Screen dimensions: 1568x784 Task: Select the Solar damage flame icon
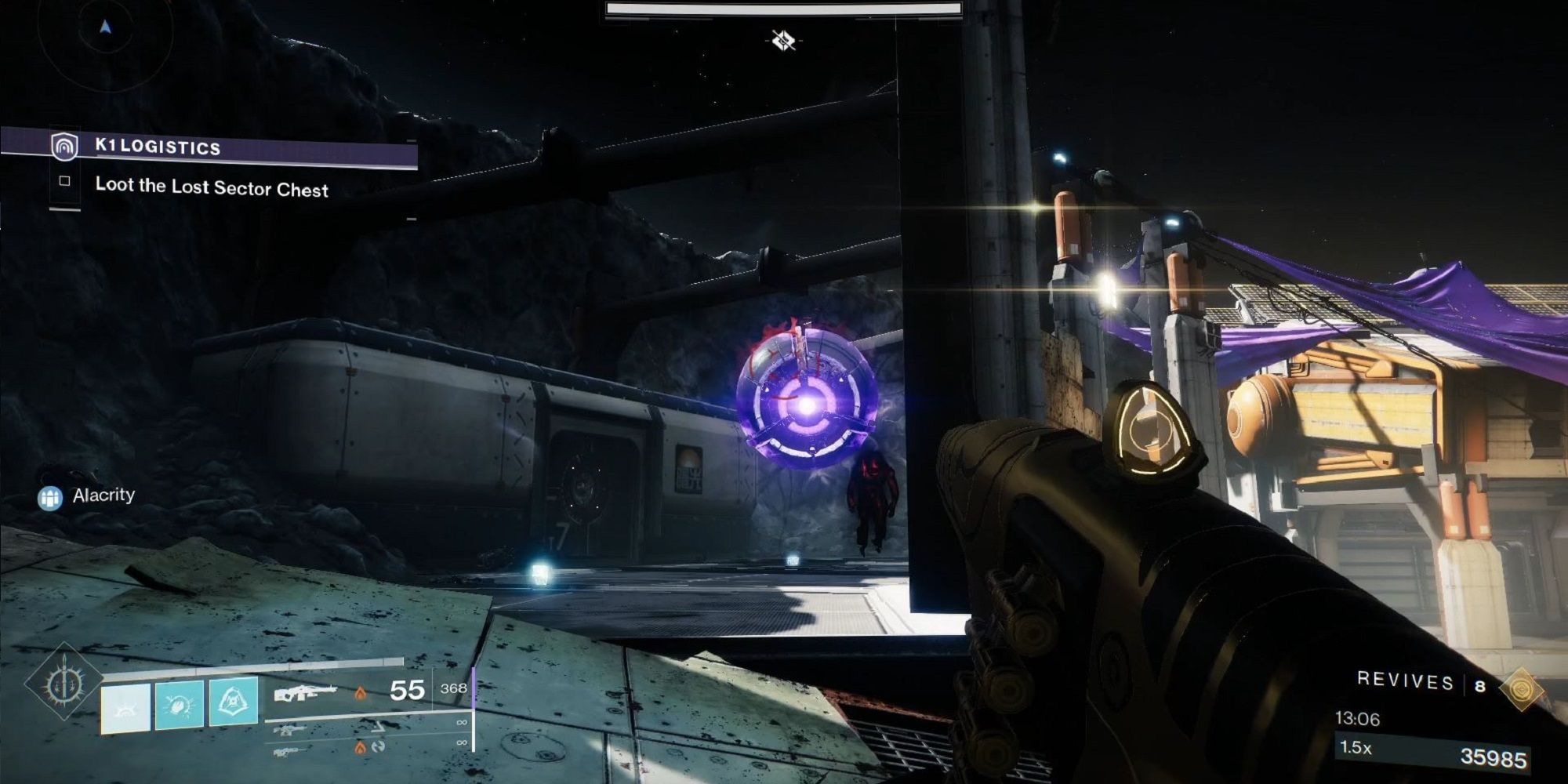(361, 692)
